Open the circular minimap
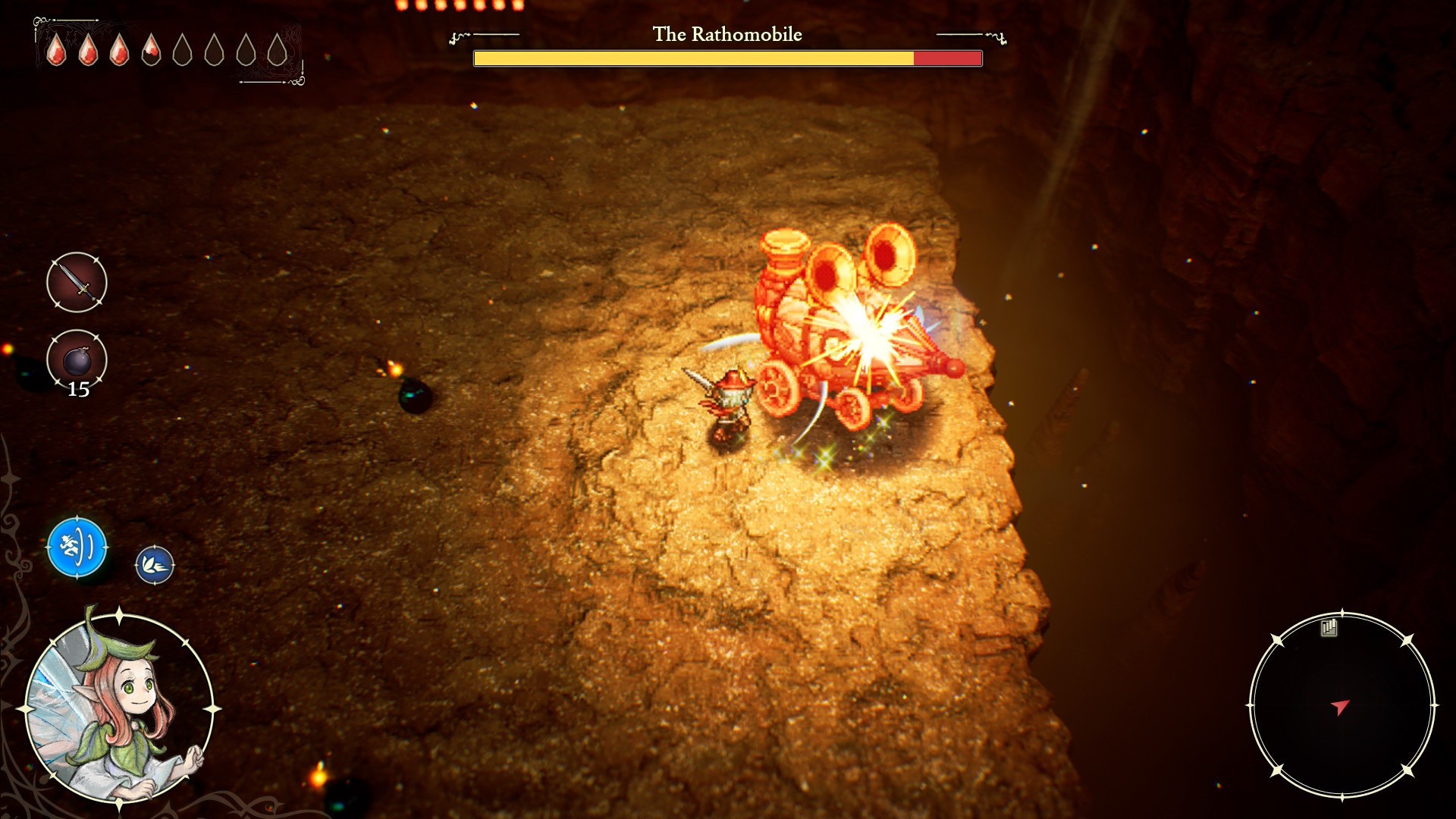 click(x=1341, y=706)
